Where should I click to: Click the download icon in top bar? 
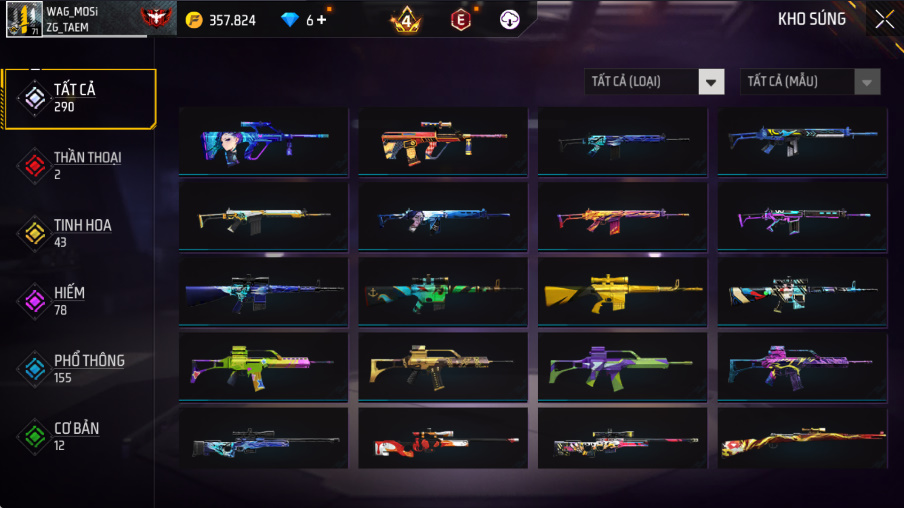(509, 19)
